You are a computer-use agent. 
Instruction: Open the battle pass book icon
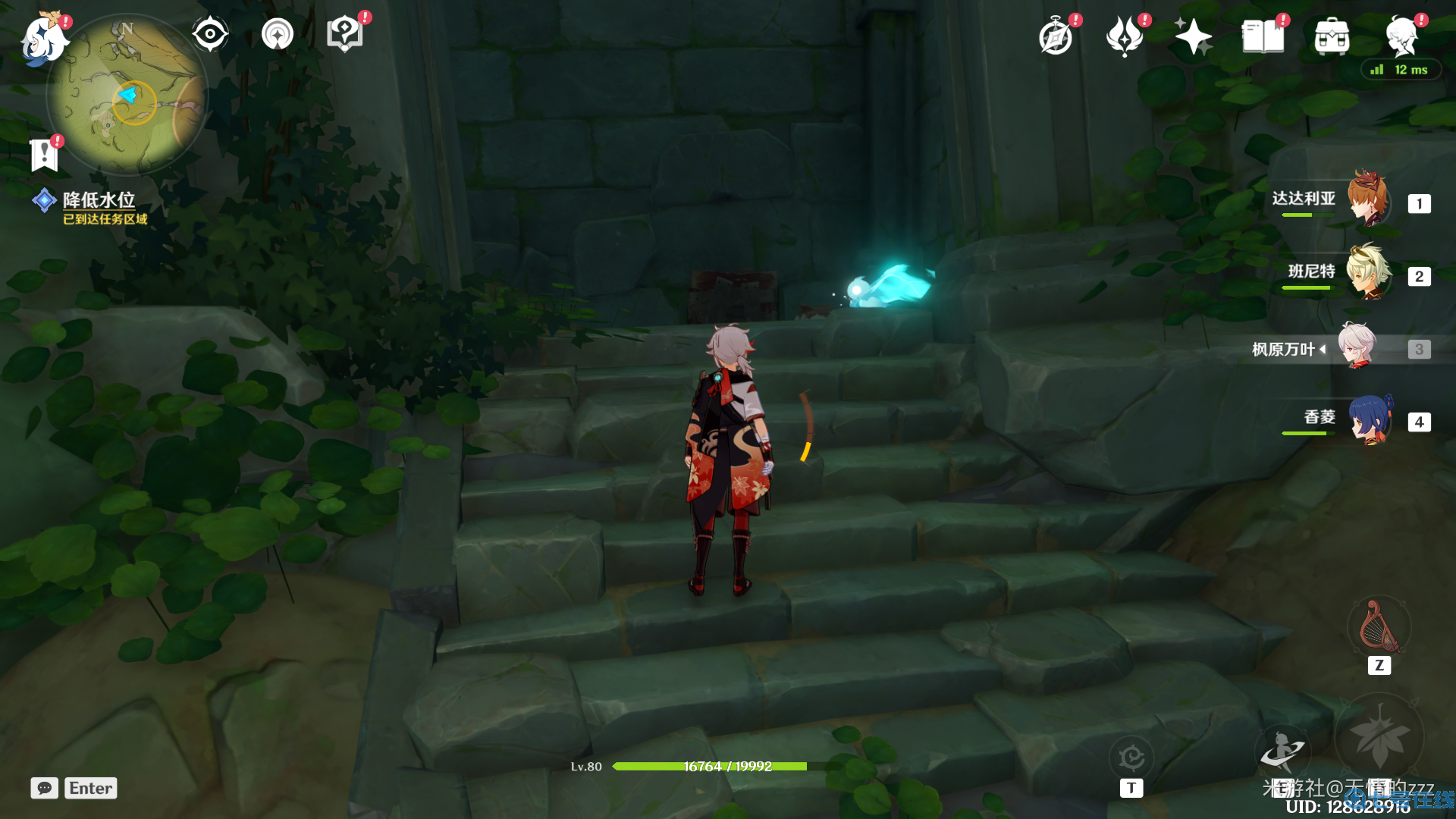pos(1263,37)
